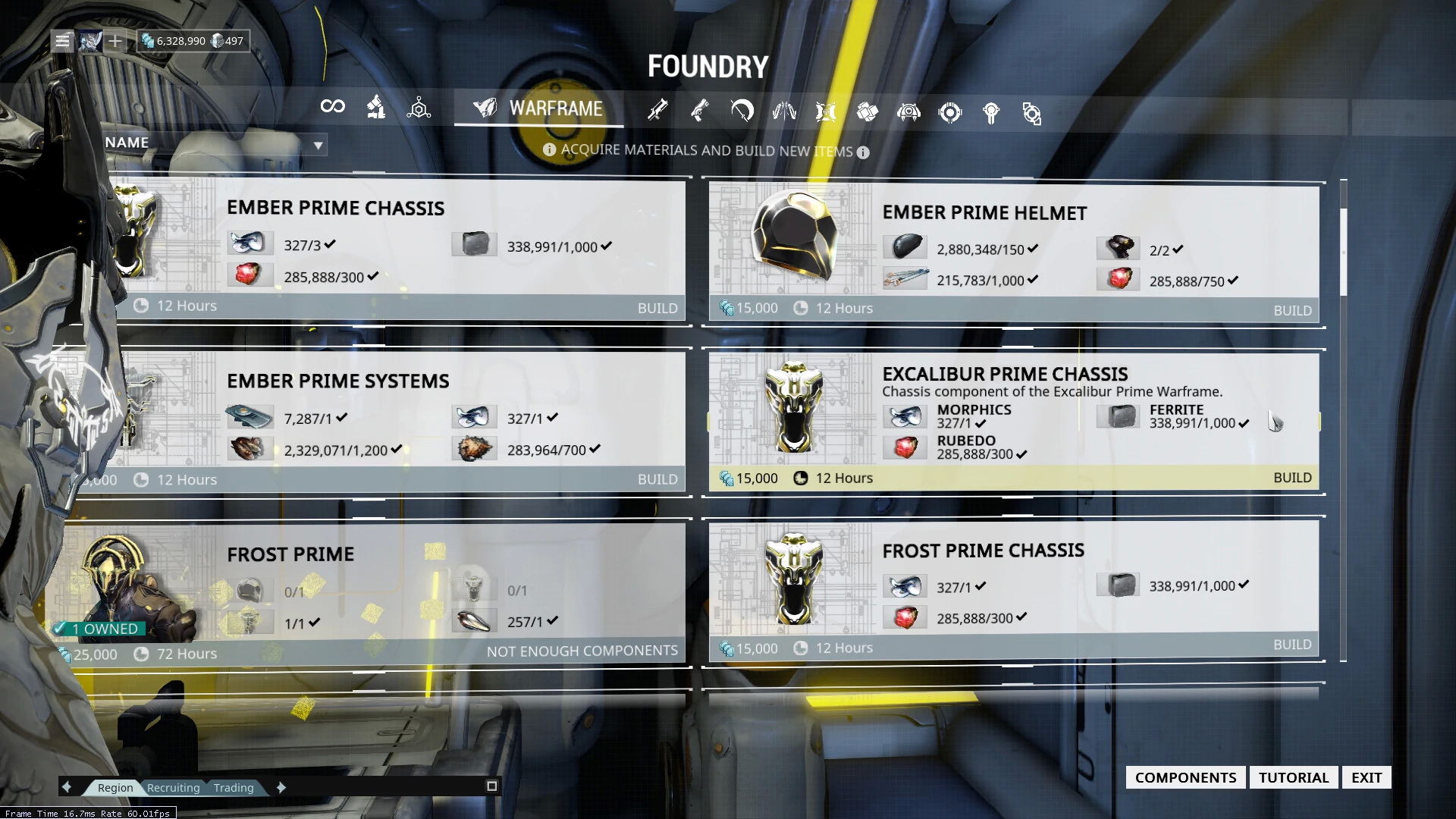
Task: Open the NAME sort dropdown
Action: [318, 144]
